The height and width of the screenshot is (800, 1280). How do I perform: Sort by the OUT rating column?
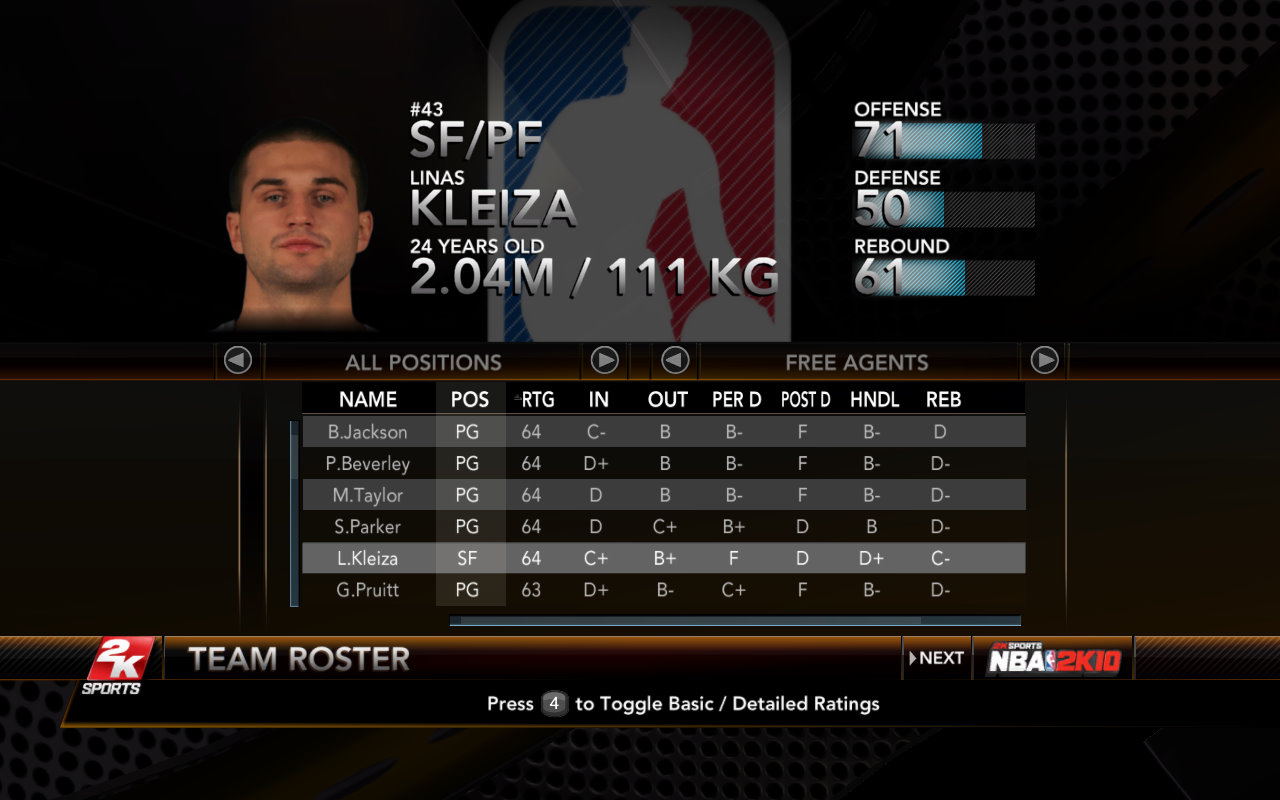point(667,400)
